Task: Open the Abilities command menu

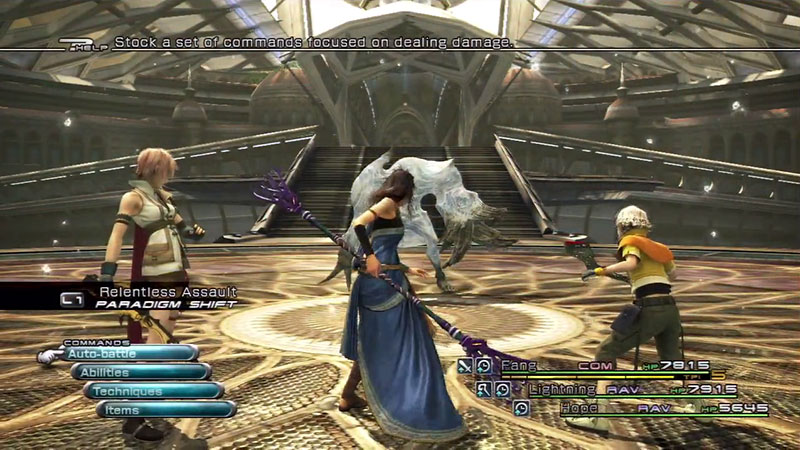Action: pos(141,372)
